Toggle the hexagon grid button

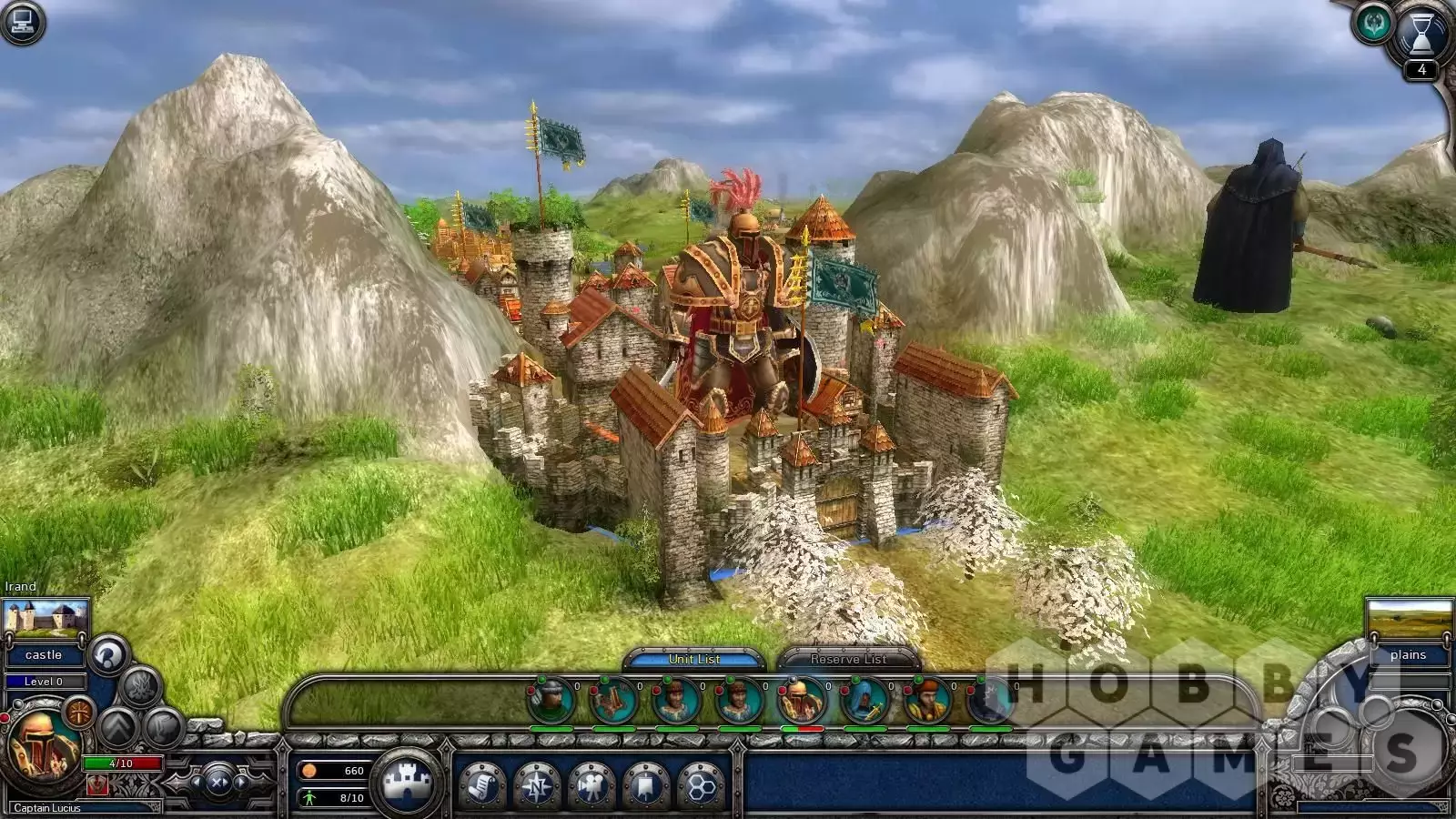pyautogui.click(x=702, y=784)
